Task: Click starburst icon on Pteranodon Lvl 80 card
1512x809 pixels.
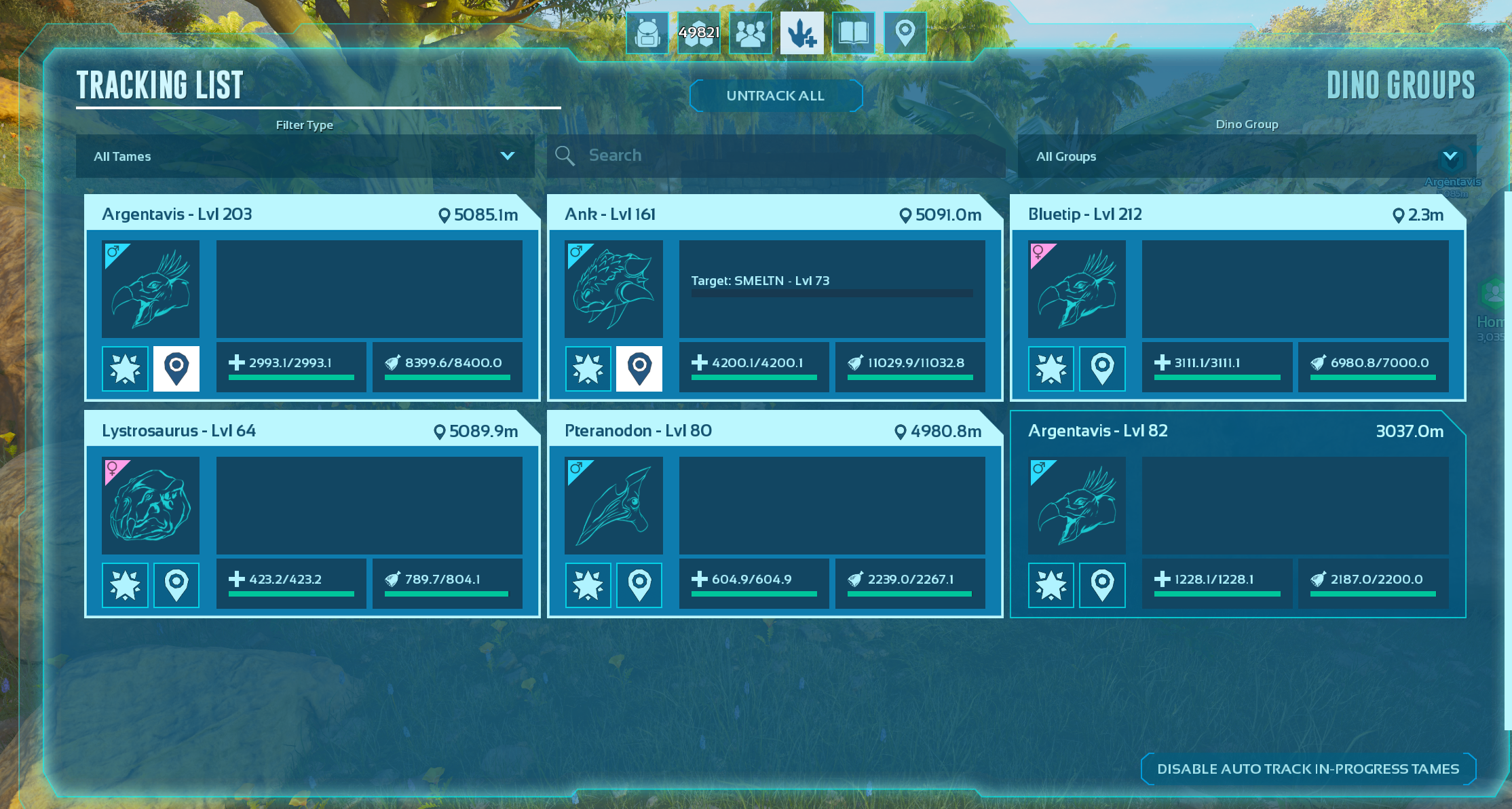Action: [588, 585]
